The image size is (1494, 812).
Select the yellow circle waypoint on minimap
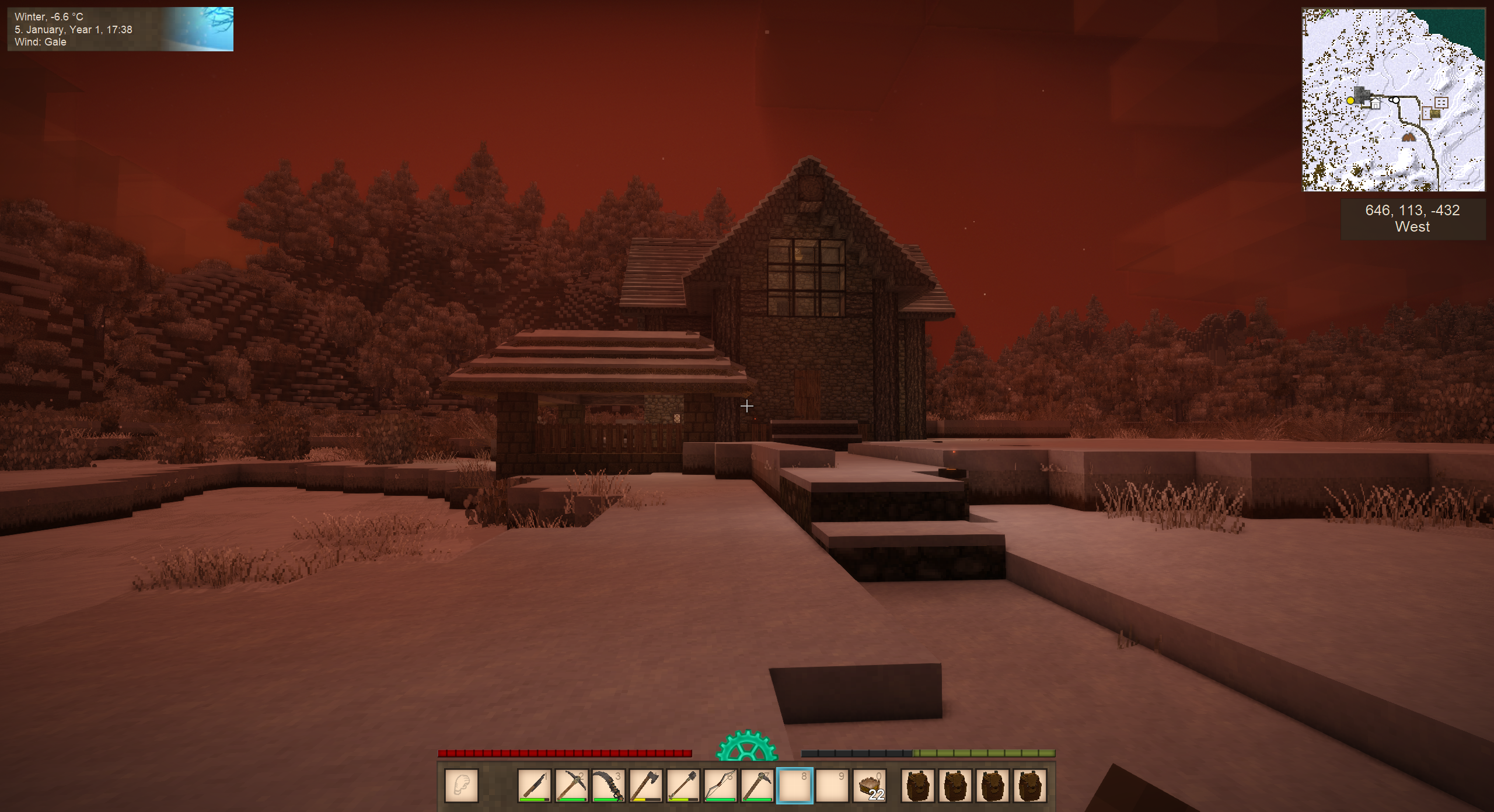(1350, 101)
